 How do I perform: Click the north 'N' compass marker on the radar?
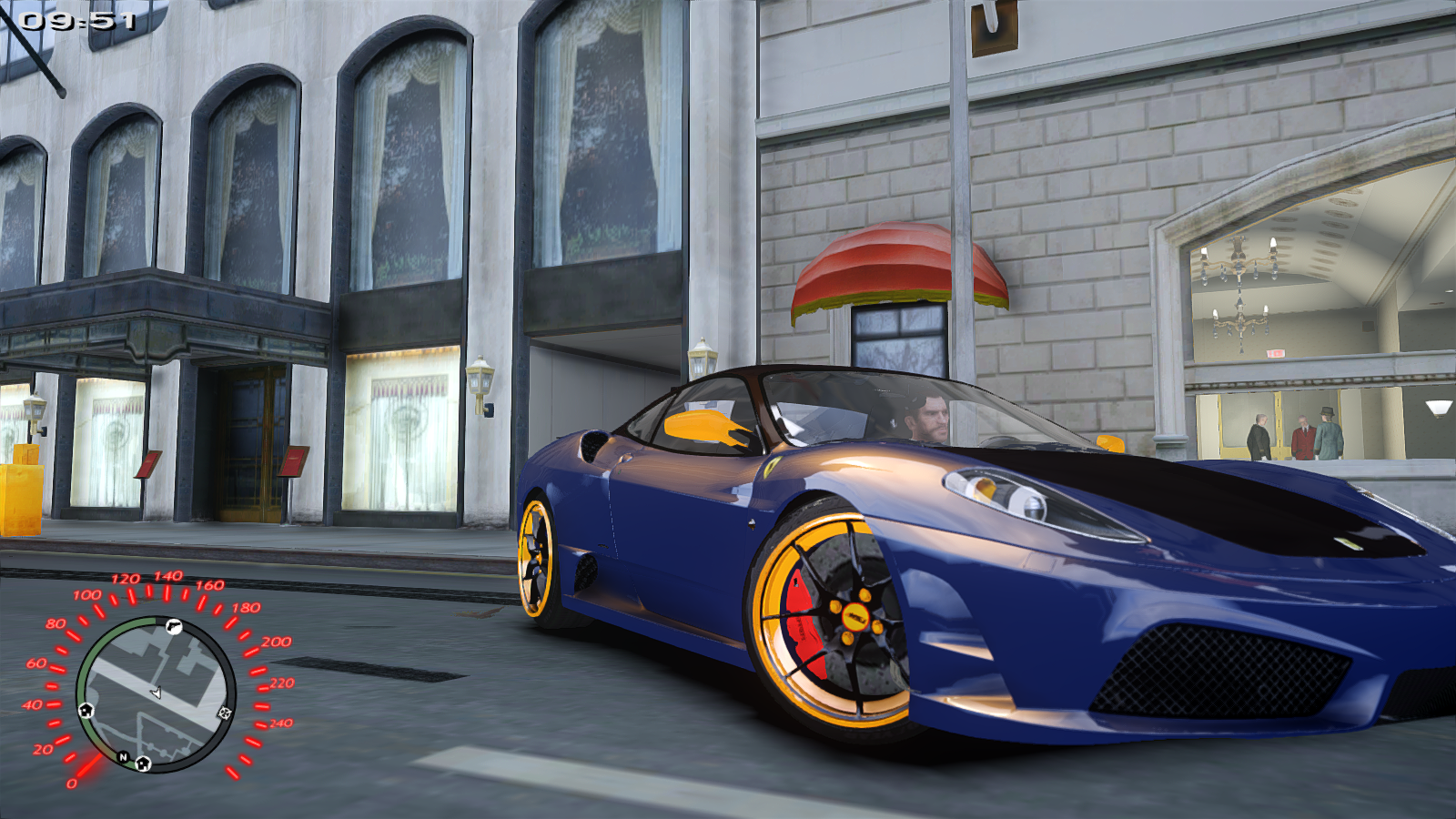[123, 756]
